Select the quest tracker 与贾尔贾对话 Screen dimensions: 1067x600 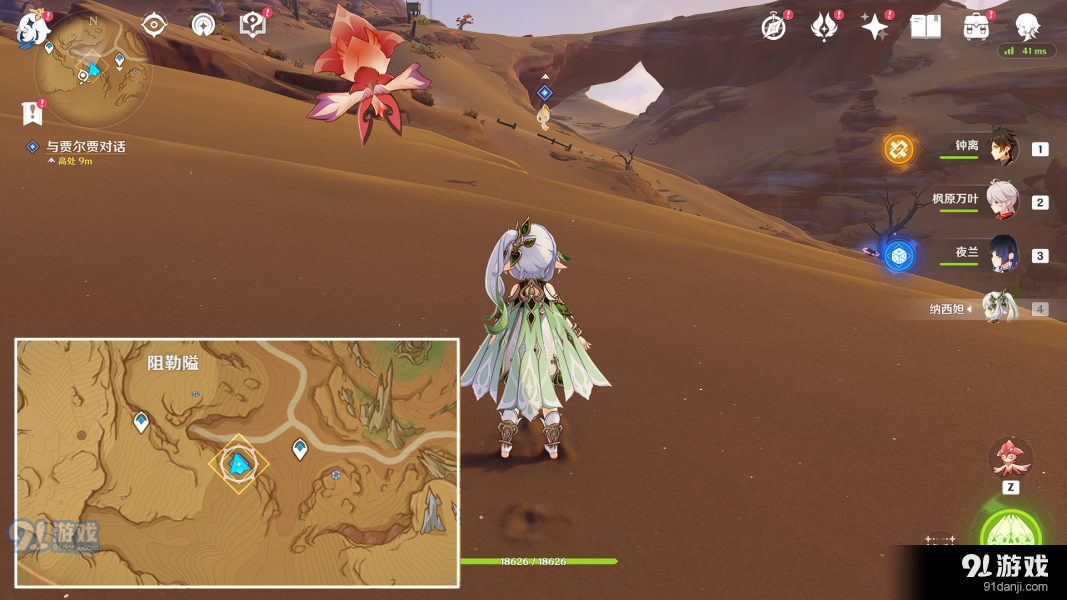point(85,147)
